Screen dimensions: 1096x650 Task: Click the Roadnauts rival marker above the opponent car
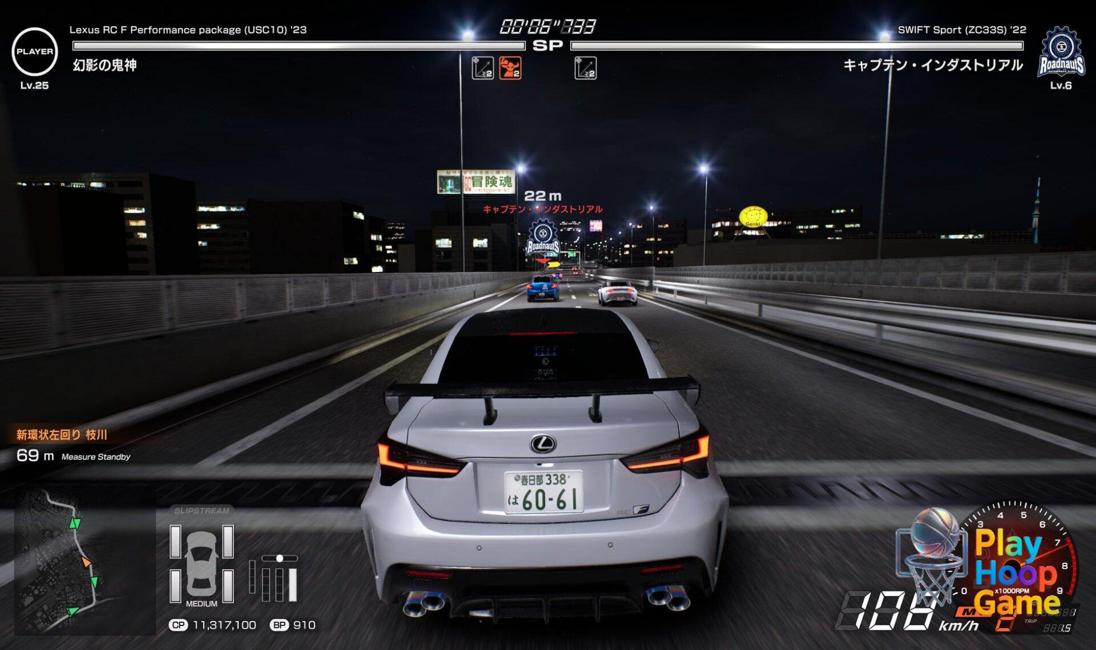(x=542, y=238)
